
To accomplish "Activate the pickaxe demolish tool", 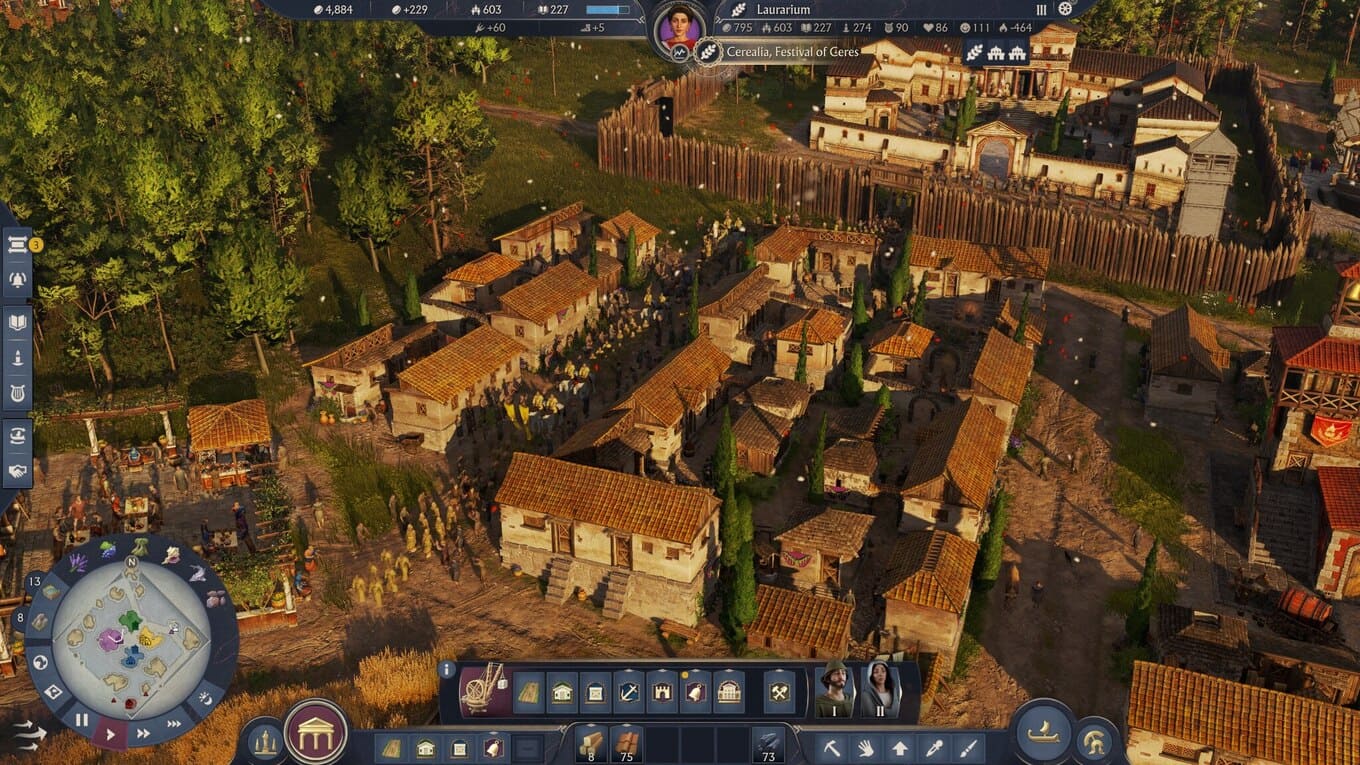I will point(831,747).
